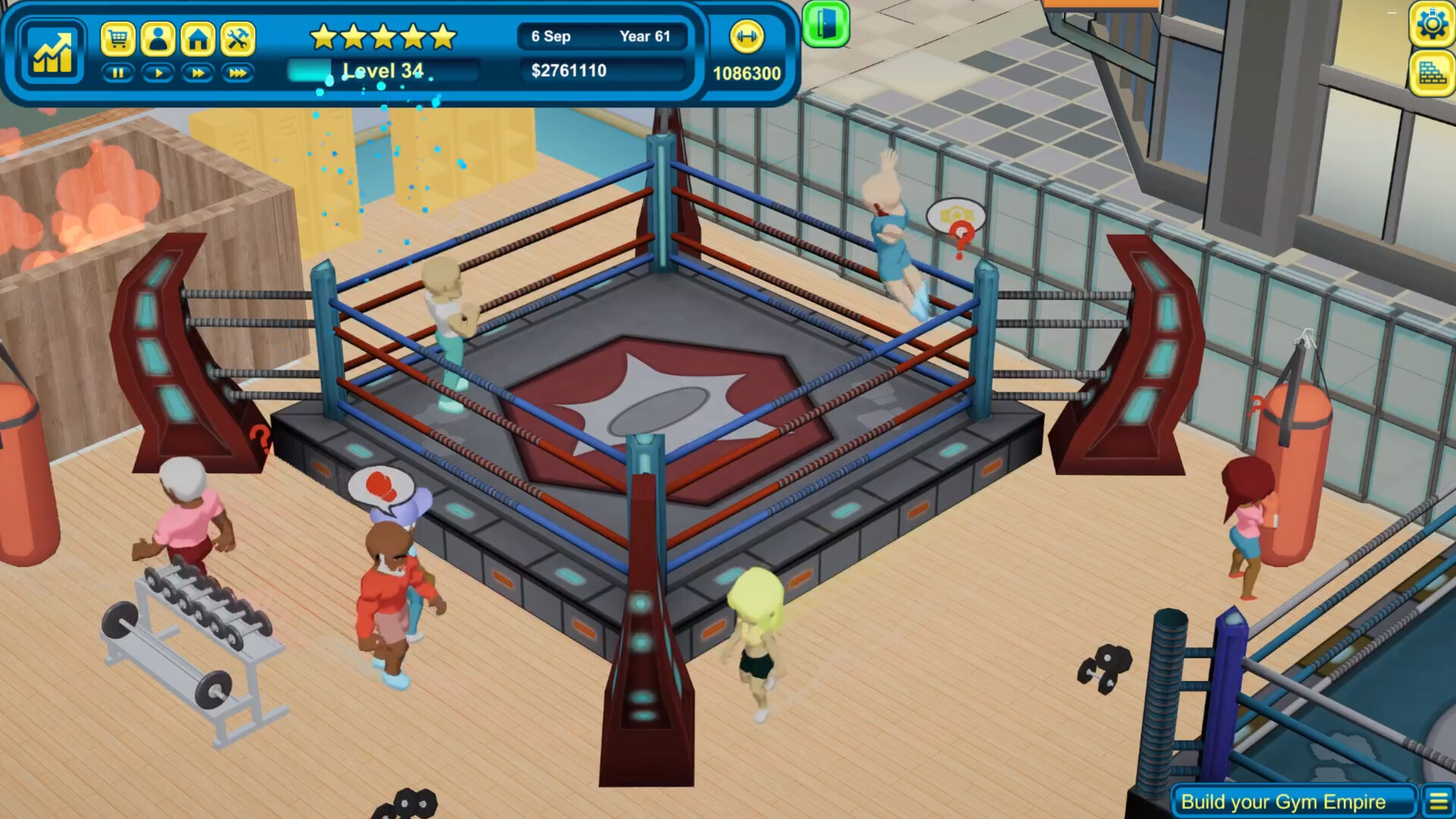
Task: Open the statistics chart panel
Action: point(52,52)
